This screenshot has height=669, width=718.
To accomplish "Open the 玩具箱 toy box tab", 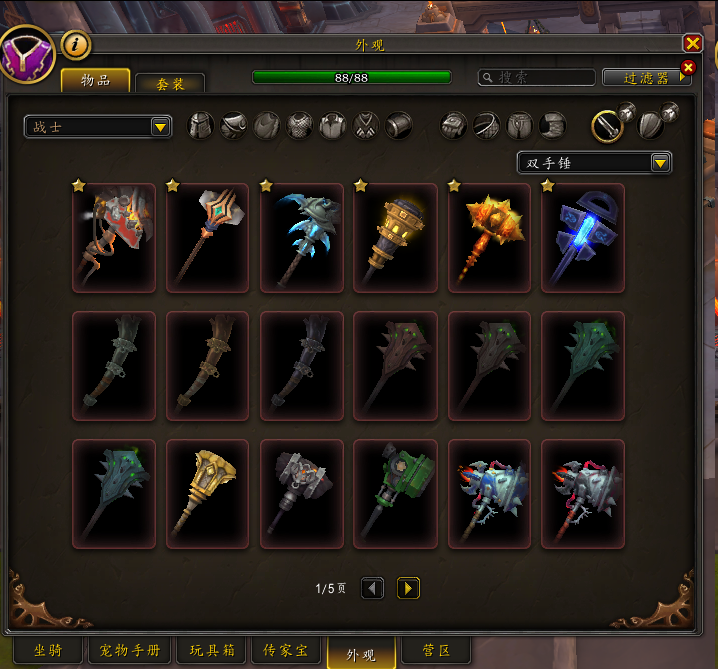I will click(x=213, y=650).
